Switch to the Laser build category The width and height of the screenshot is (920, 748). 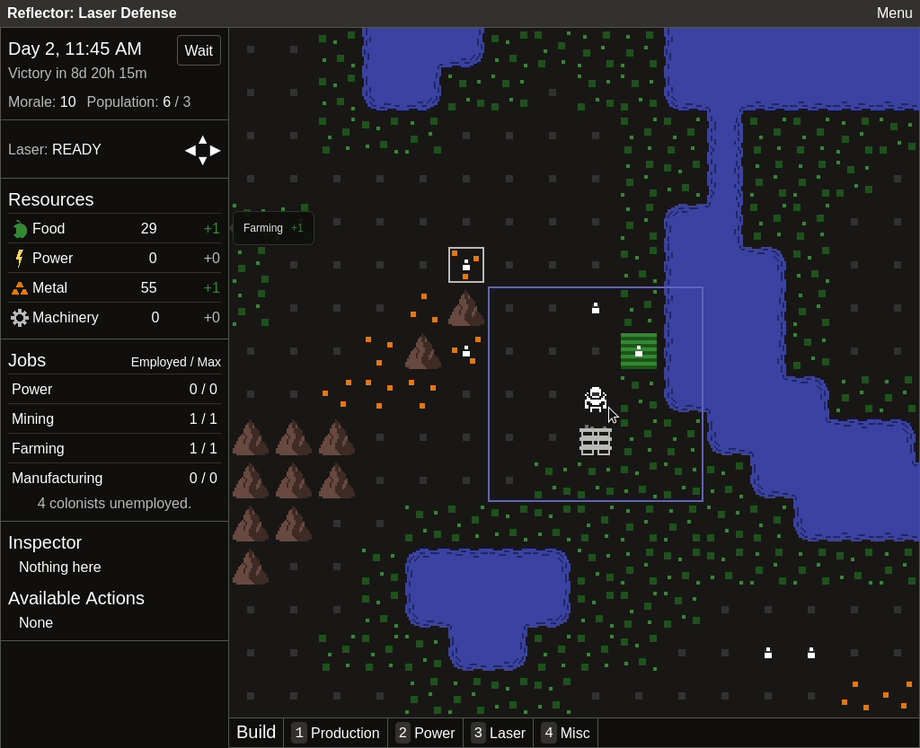click(498, 733)
